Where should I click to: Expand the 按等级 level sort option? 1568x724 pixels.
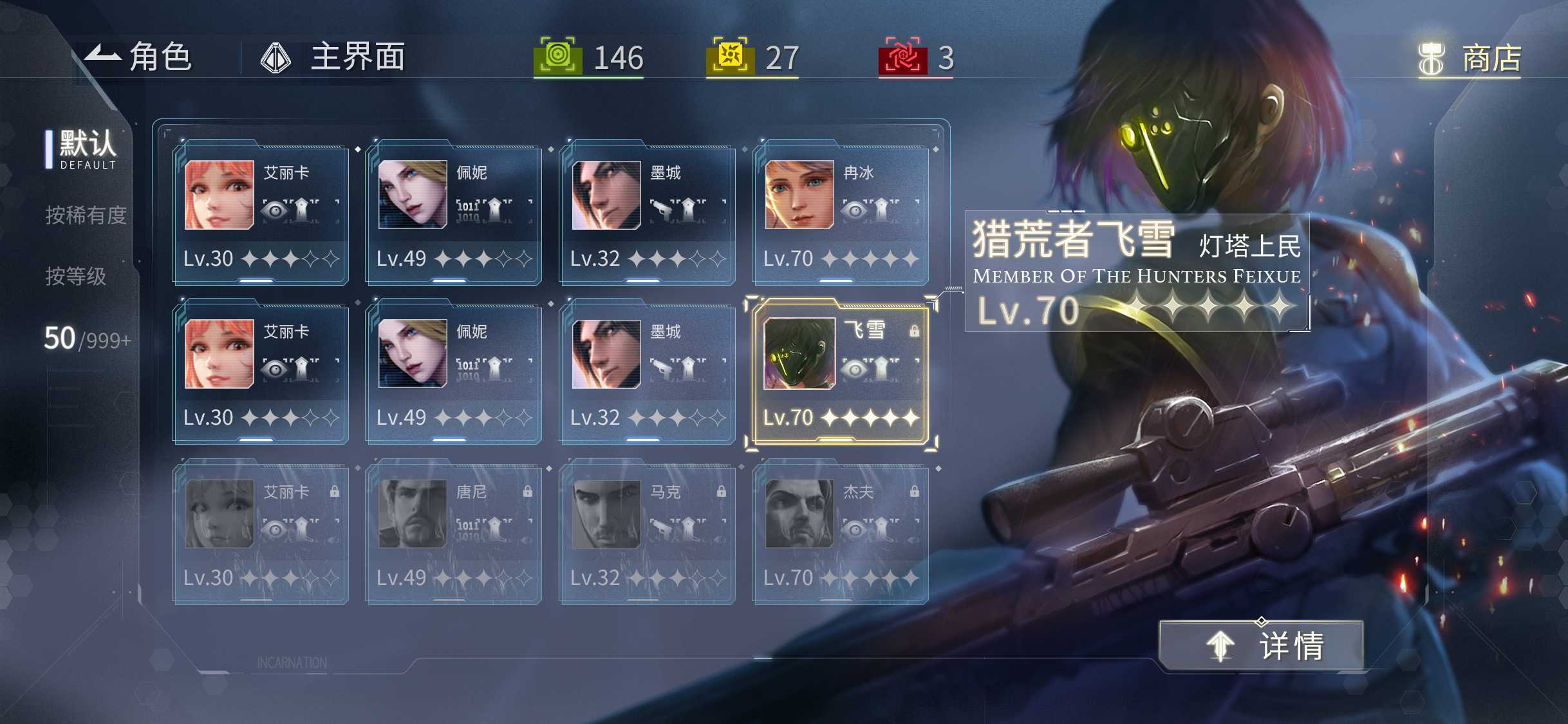tap(77, 277)
